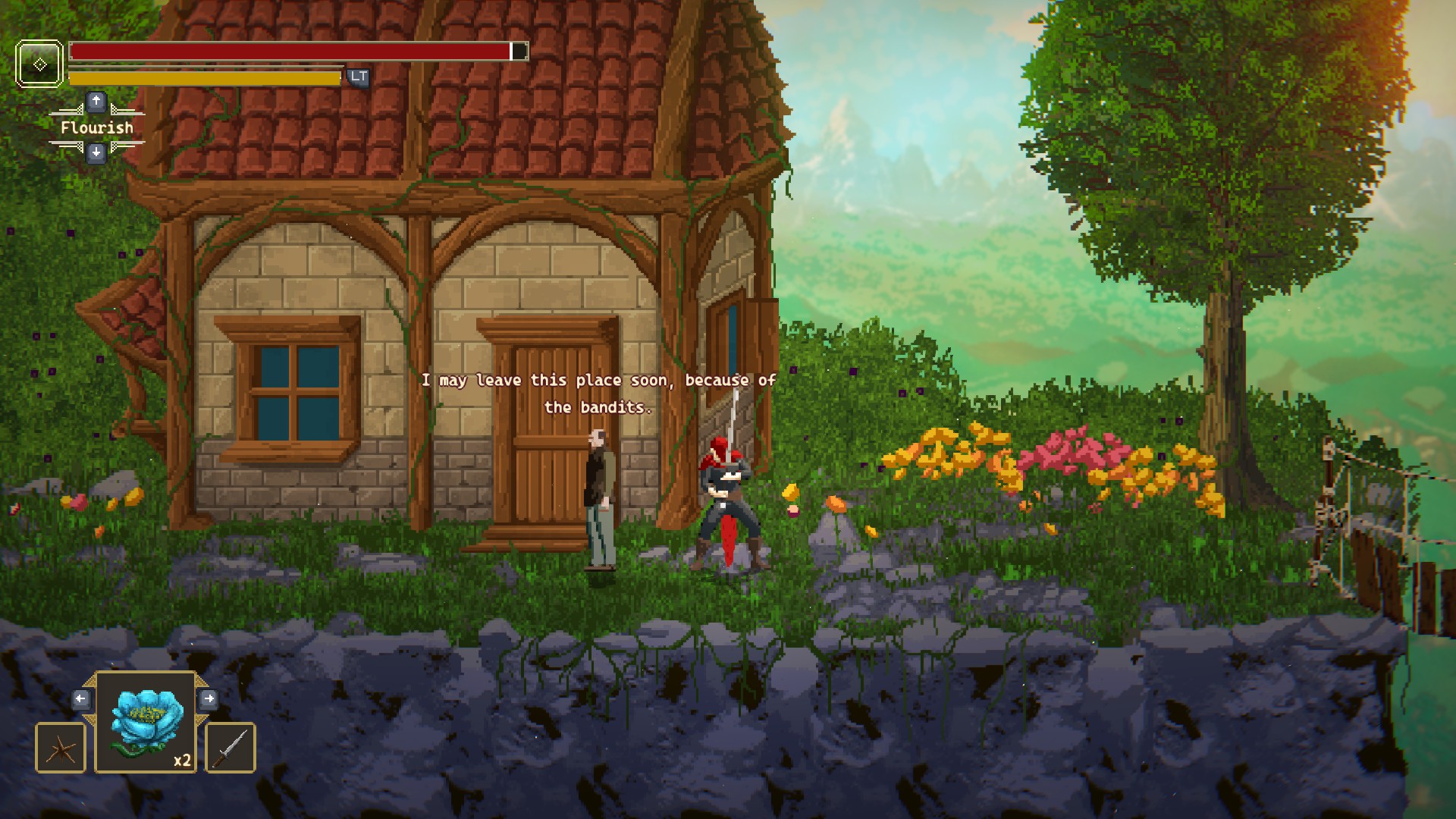Select the Flourish ability label
The height and width of the screenshot is (819, 1456).
tap(97, 127)
